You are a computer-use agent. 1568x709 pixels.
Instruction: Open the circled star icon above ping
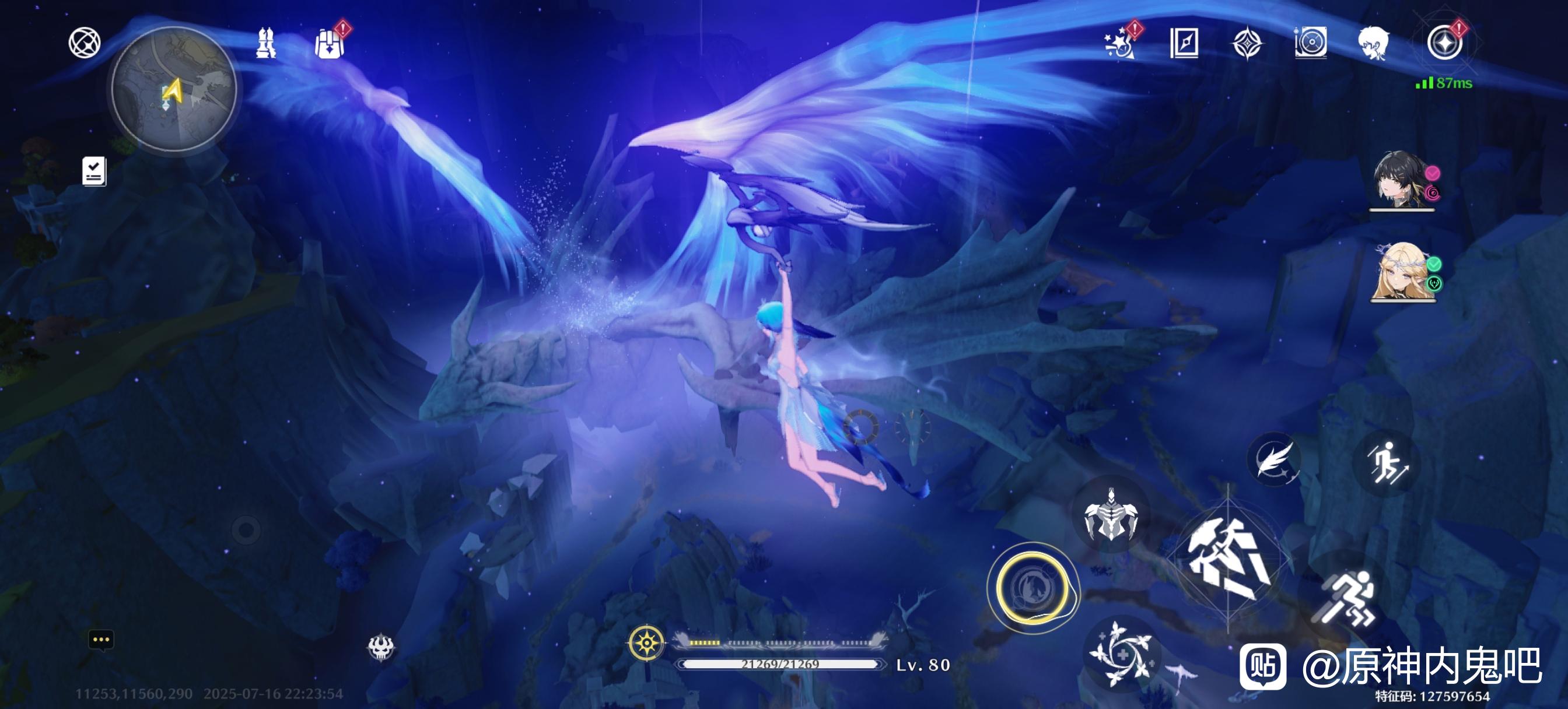[1444, 43]
